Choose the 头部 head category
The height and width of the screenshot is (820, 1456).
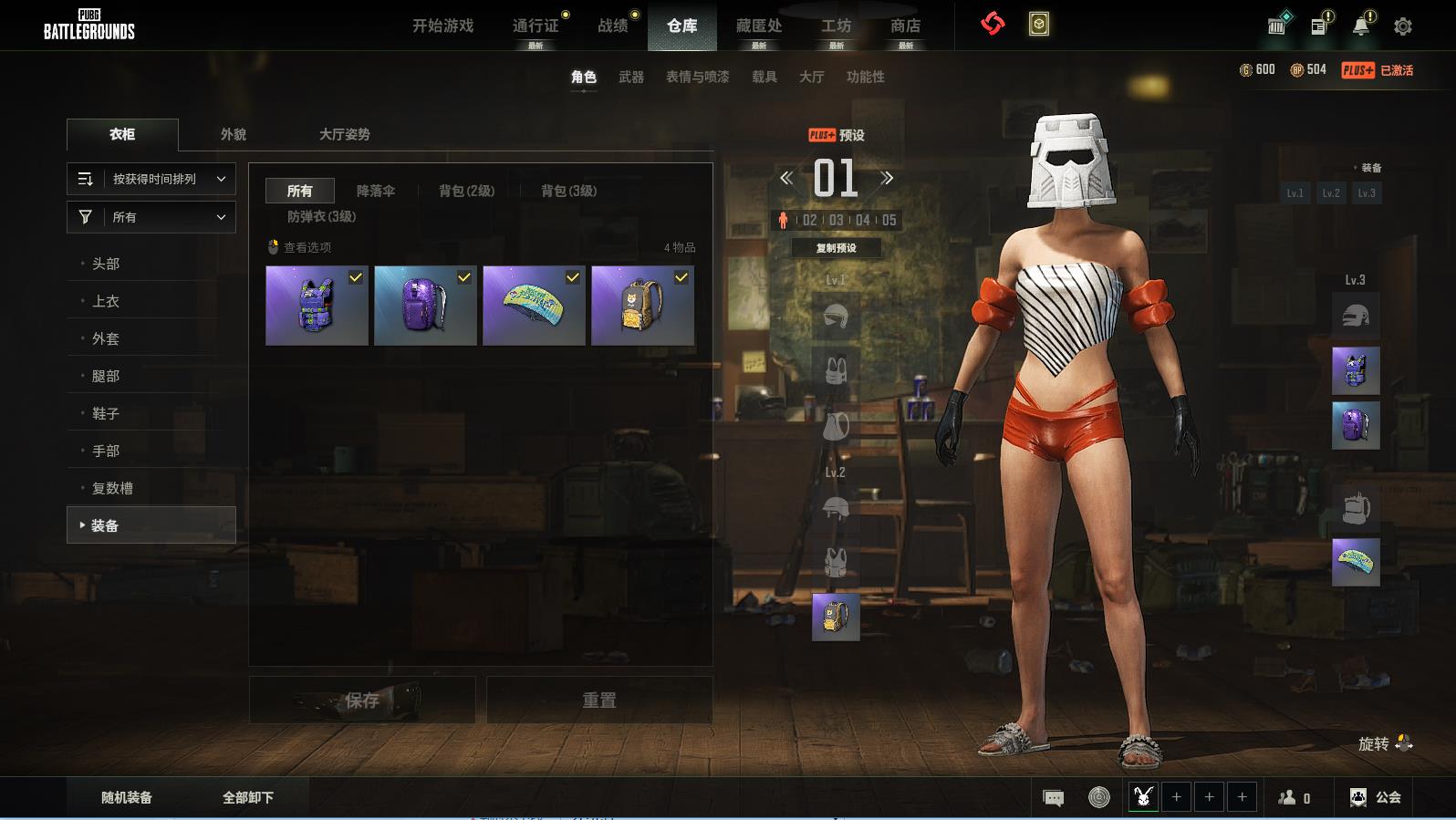106,264
